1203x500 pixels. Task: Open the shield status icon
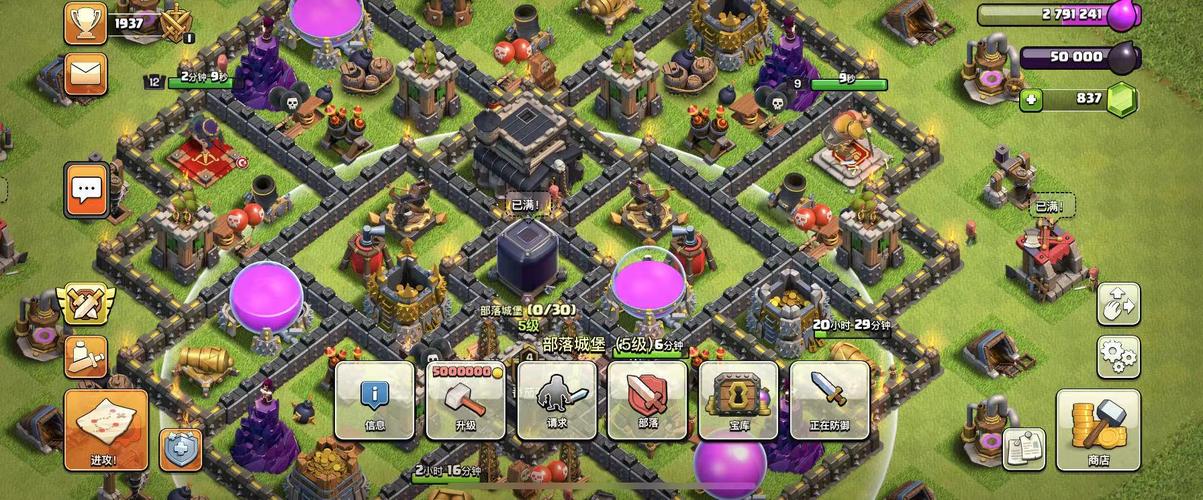pyautogui.click(x=181, y=448)
